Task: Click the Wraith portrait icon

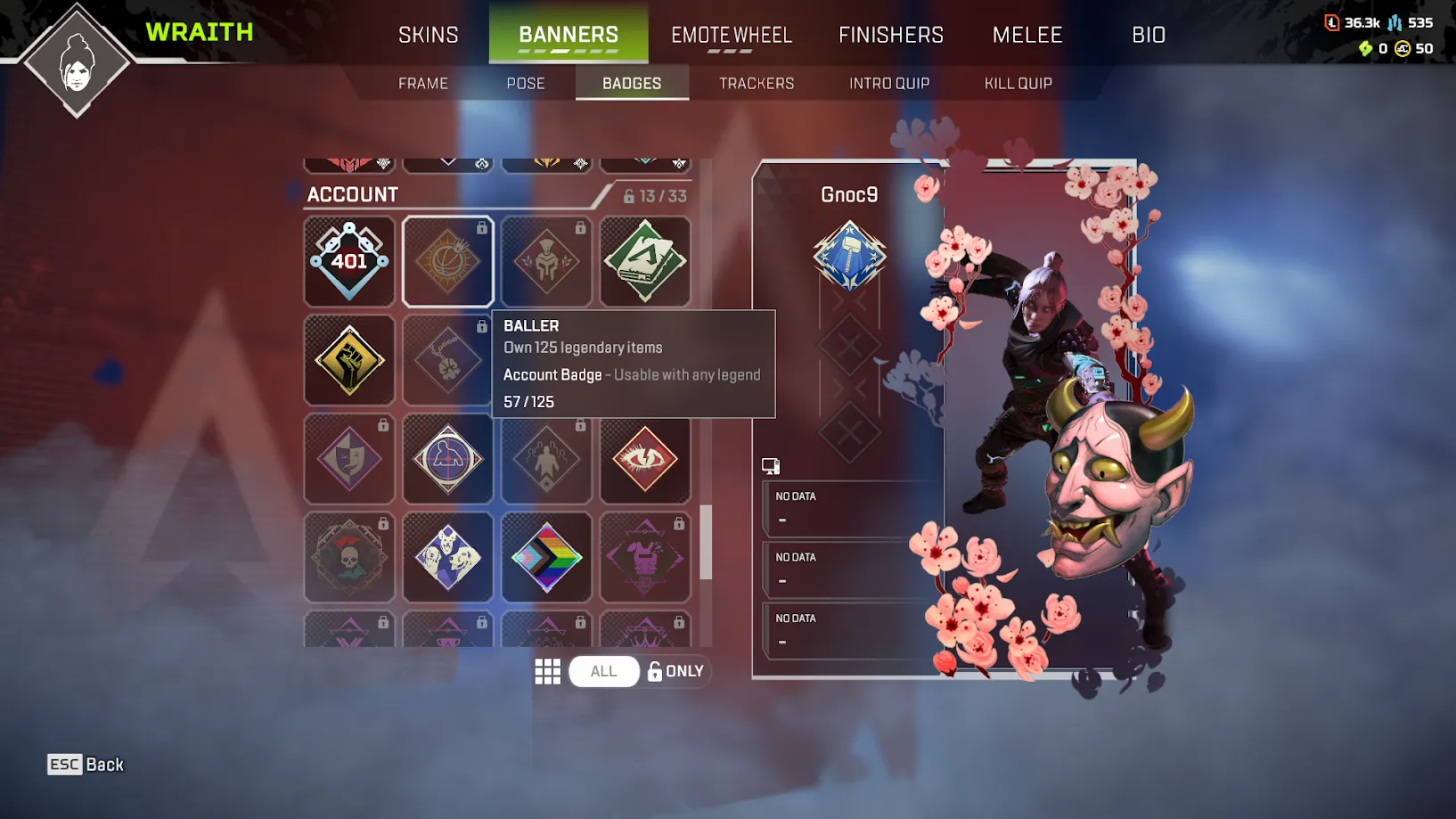Action: pos(76,58)
